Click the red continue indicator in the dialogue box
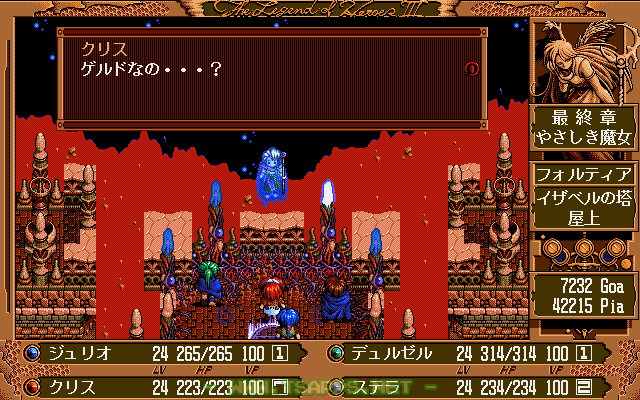The width and height of the screenshot is (640, 400). coord(472,68)
